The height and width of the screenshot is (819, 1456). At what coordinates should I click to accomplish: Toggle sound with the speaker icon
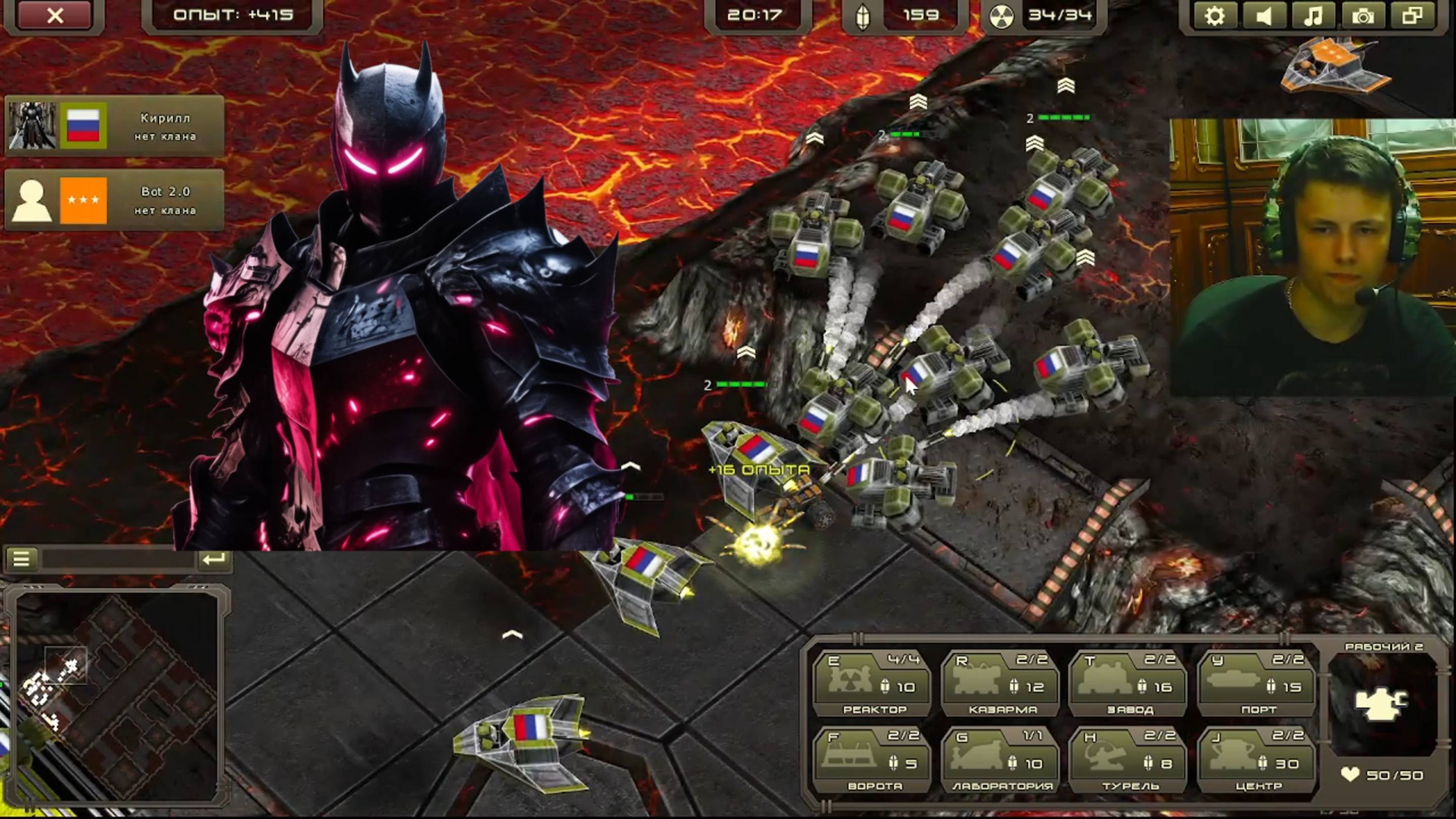coord(1263,15)
